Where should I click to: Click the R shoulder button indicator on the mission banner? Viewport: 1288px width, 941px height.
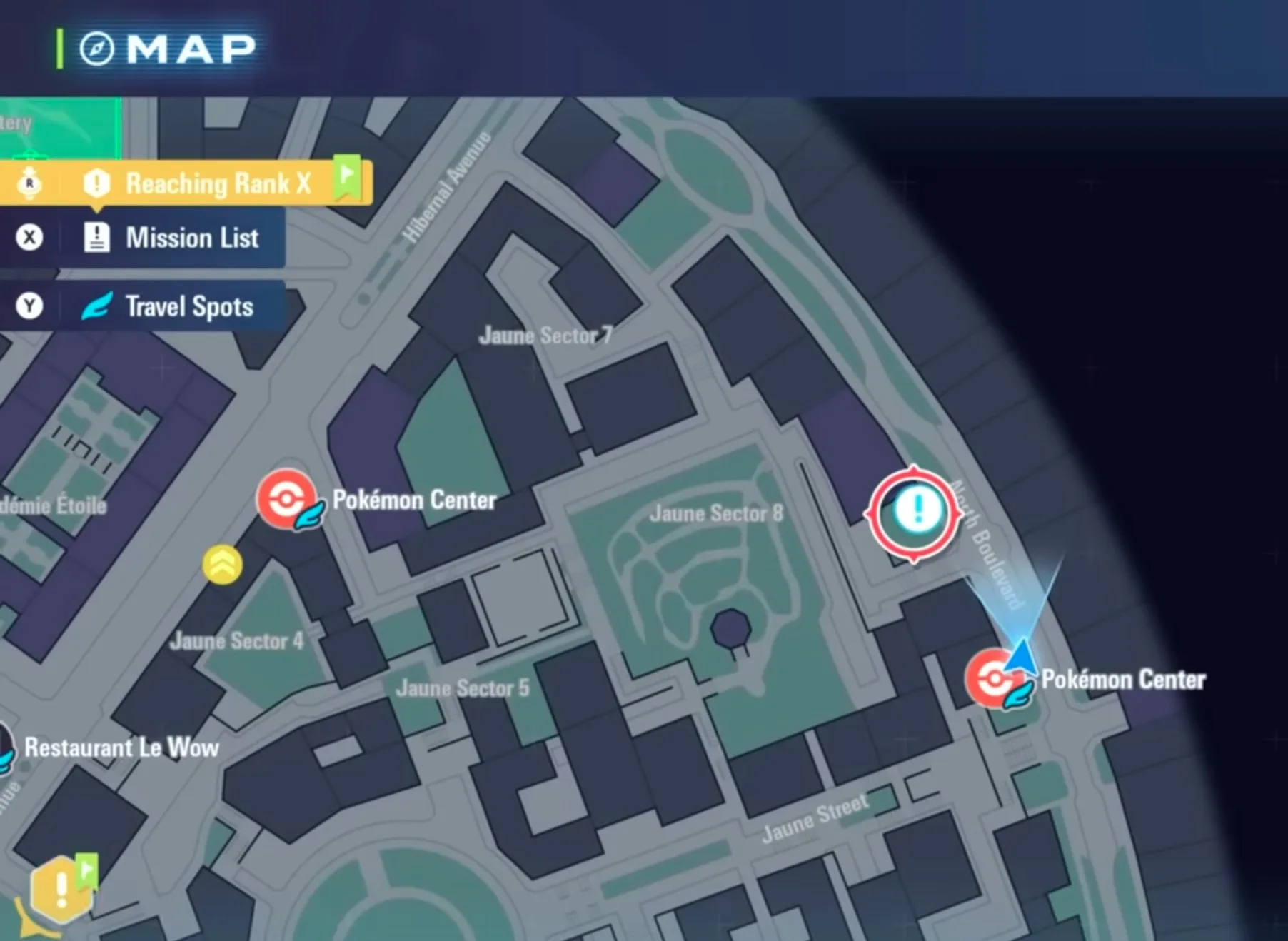(30, 182)
